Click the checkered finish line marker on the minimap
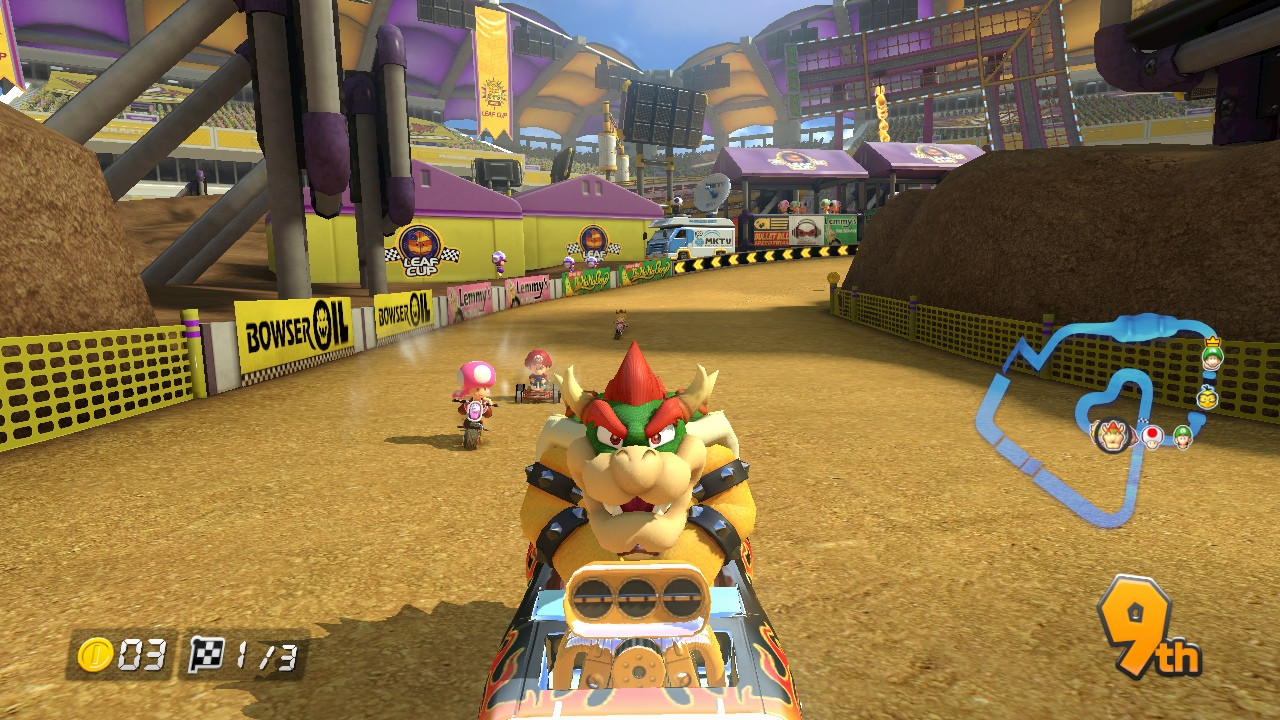The image size is (1280, 720). point(1144,420)
